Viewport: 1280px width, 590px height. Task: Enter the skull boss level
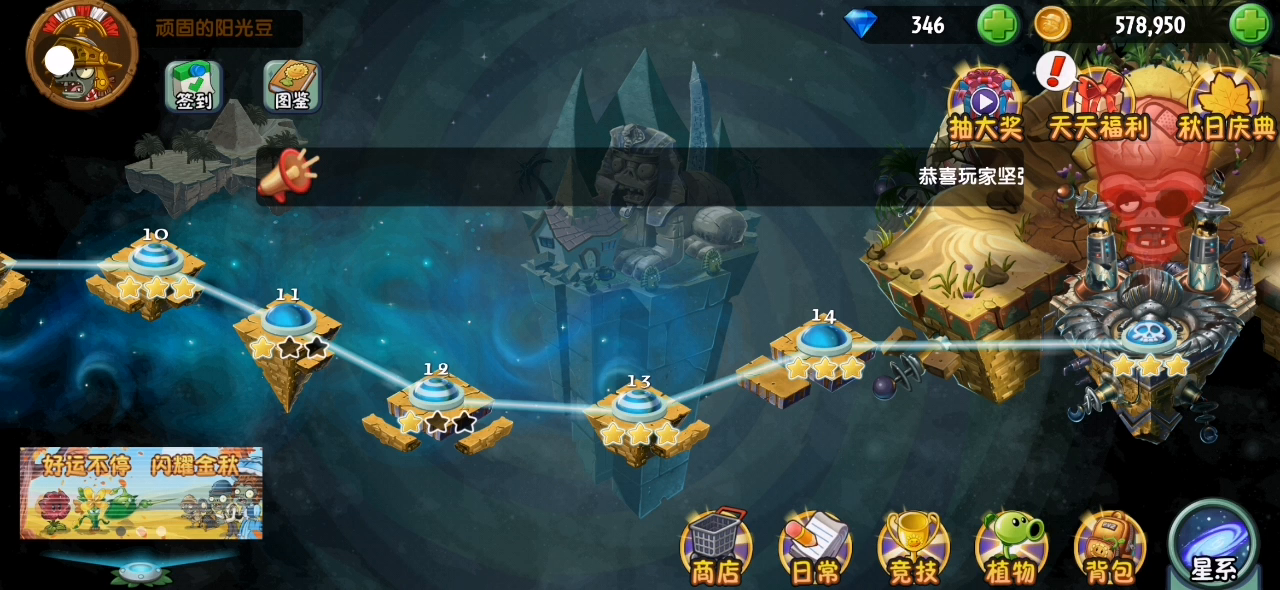pos(1149,338)
